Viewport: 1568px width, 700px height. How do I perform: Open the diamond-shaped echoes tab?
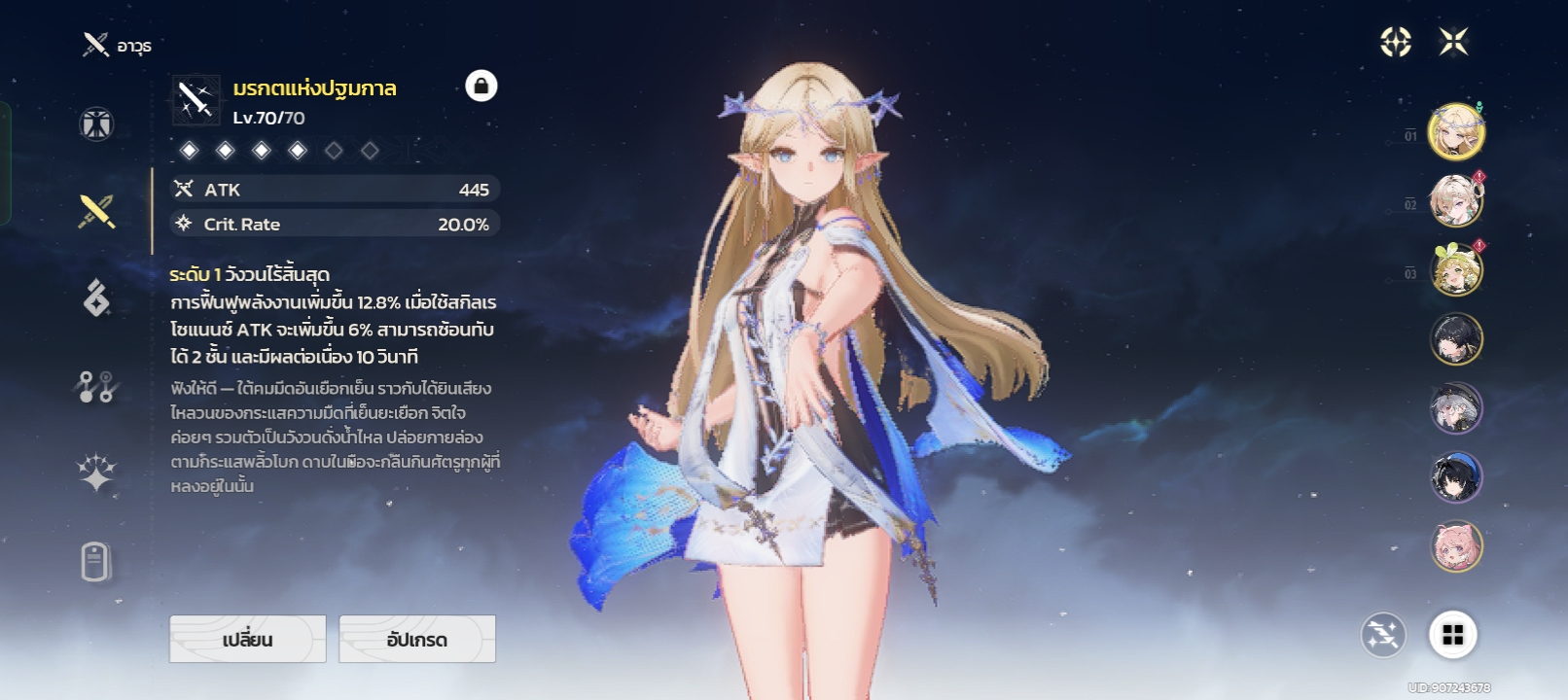tap(96, 297)
